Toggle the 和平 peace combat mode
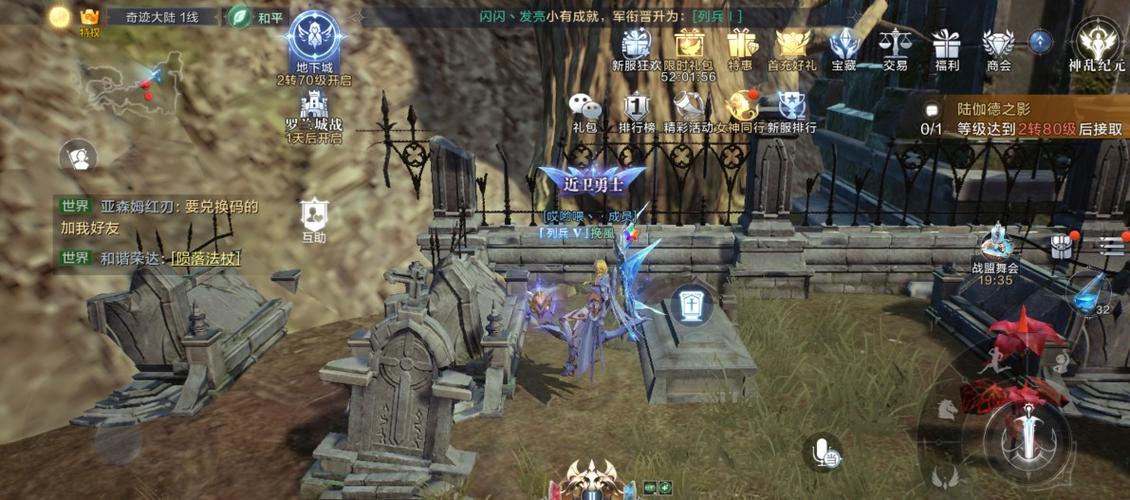This screenshot has height=500, width=1130. tap(256, 17)
